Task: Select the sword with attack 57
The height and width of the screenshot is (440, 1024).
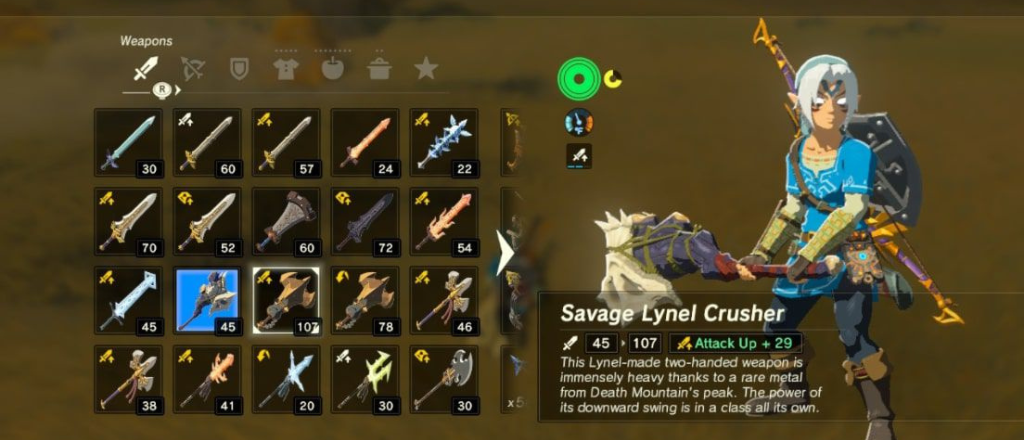Action: coord(285,142)
